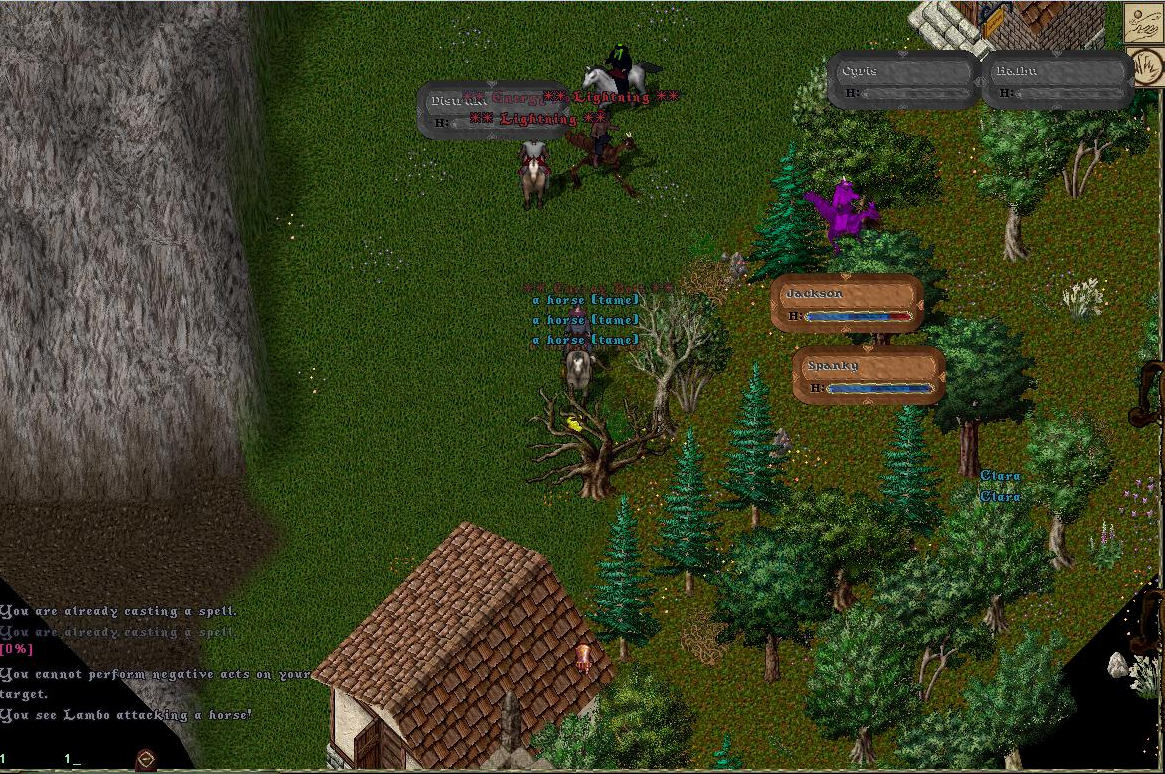Screen dimensions: 1165x774
Task: Target Spanky's wooden status bar
Action: 868,375
